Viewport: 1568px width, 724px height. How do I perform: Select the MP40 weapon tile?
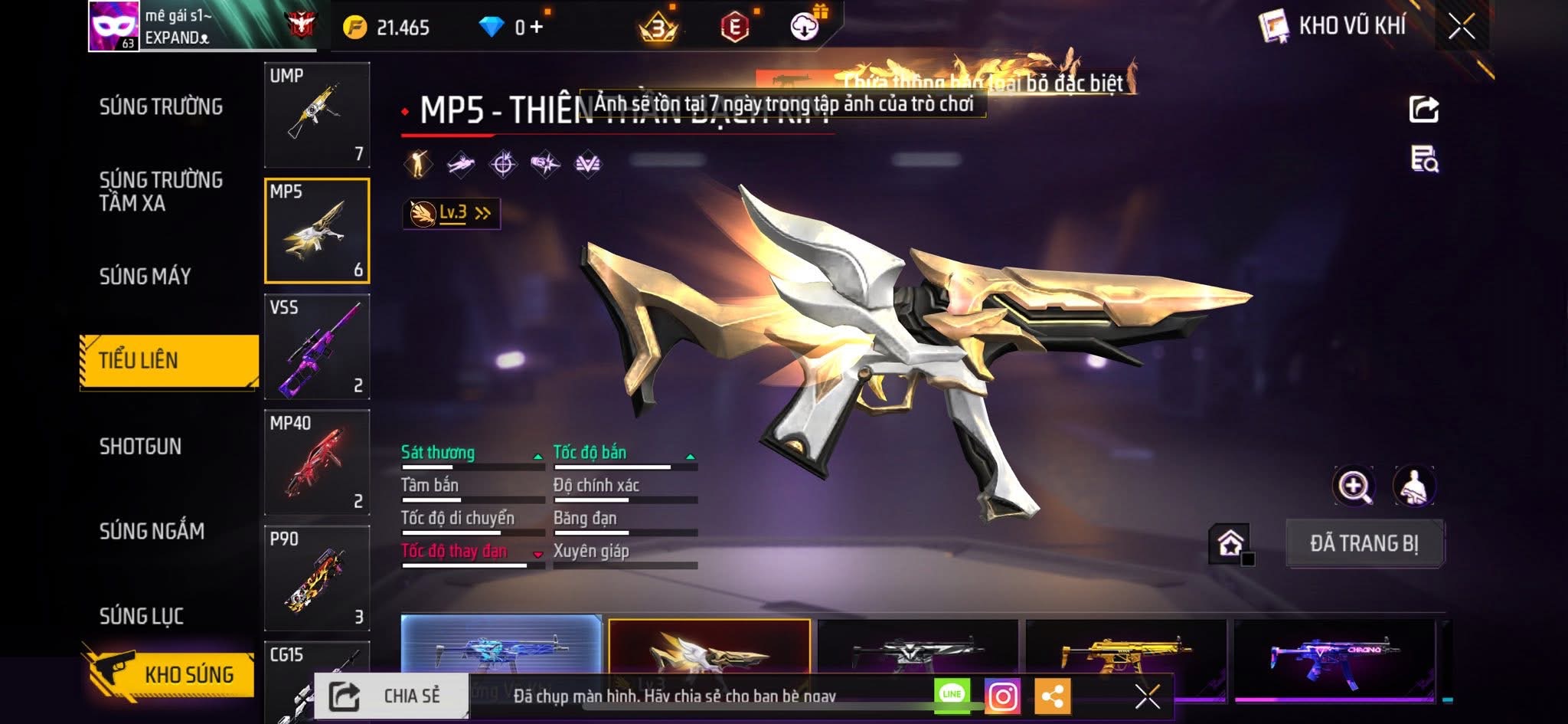[x=317, y=463]
